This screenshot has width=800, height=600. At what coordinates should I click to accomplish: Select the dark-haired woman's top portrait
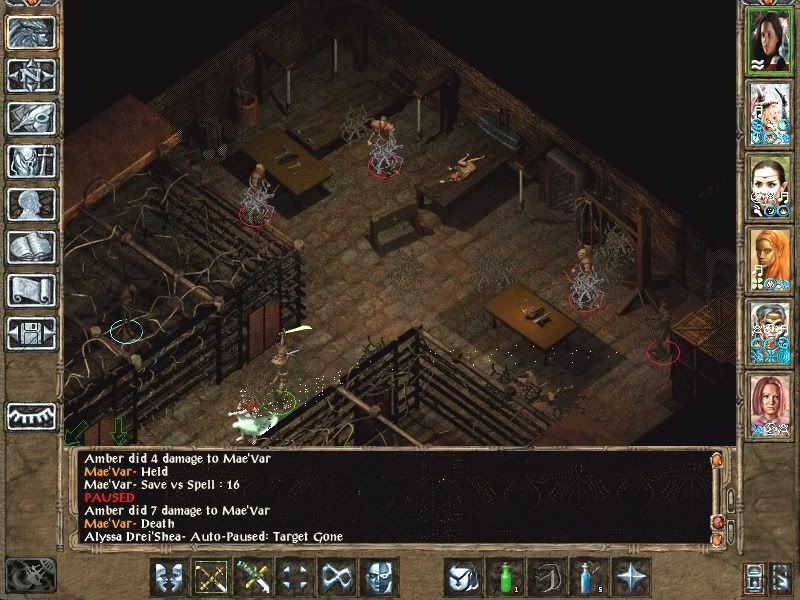point(770,42)
